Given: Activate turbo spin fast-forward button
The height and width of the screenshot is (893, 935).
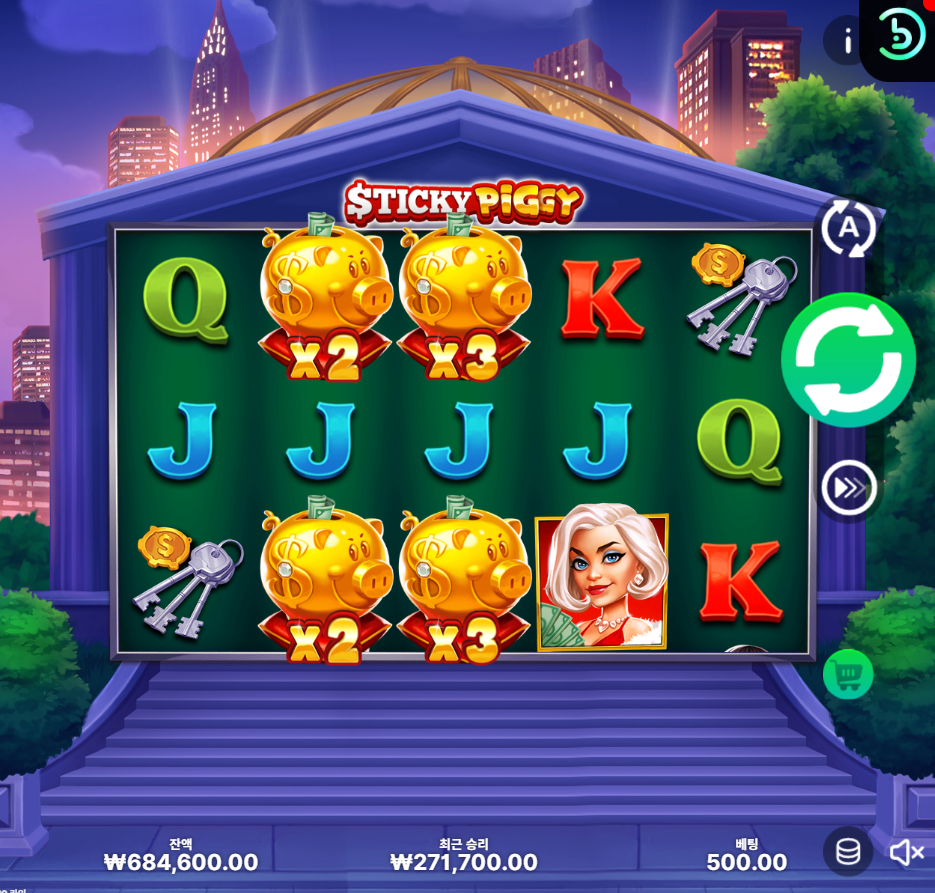Looking at the screenshot, I should pos(848,489).
